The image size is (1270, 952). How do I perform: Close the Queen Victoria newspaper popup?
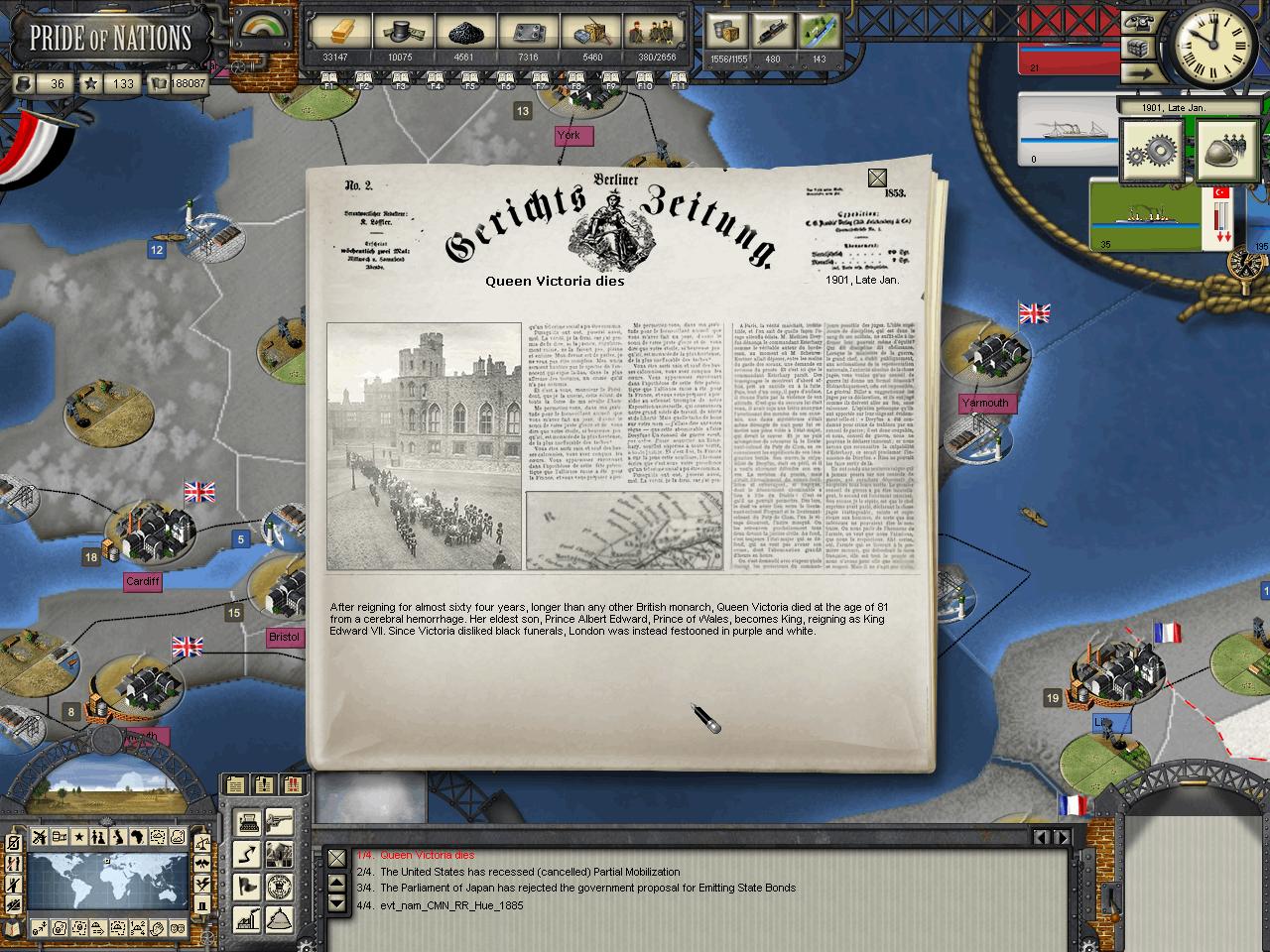pyautogui.click(x=877, y=178)
